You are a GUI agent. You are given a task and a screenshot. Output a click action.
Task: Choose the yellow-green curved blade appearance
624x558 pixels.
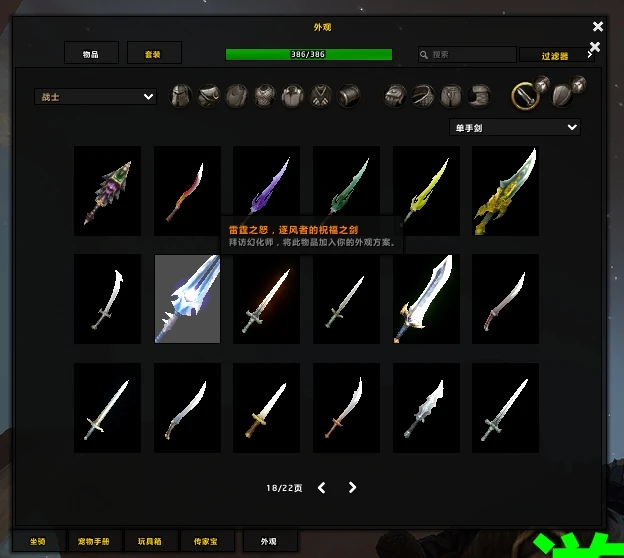click(427, 185)
